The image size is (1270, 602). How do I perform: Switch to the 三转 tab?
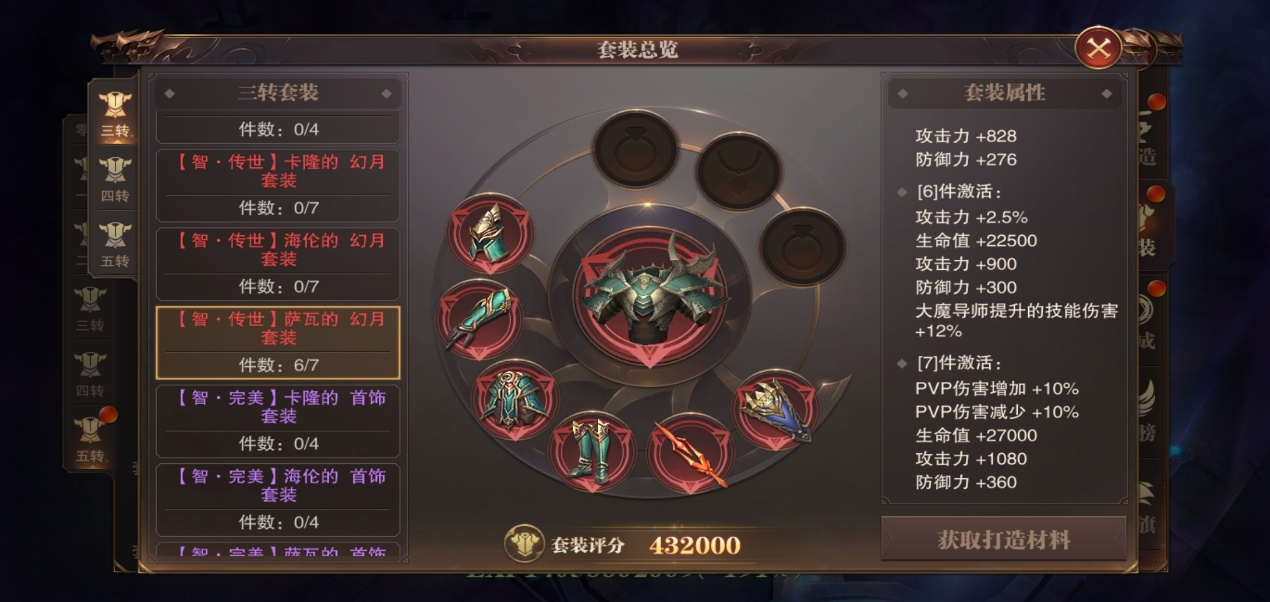(x=115, y=114)
